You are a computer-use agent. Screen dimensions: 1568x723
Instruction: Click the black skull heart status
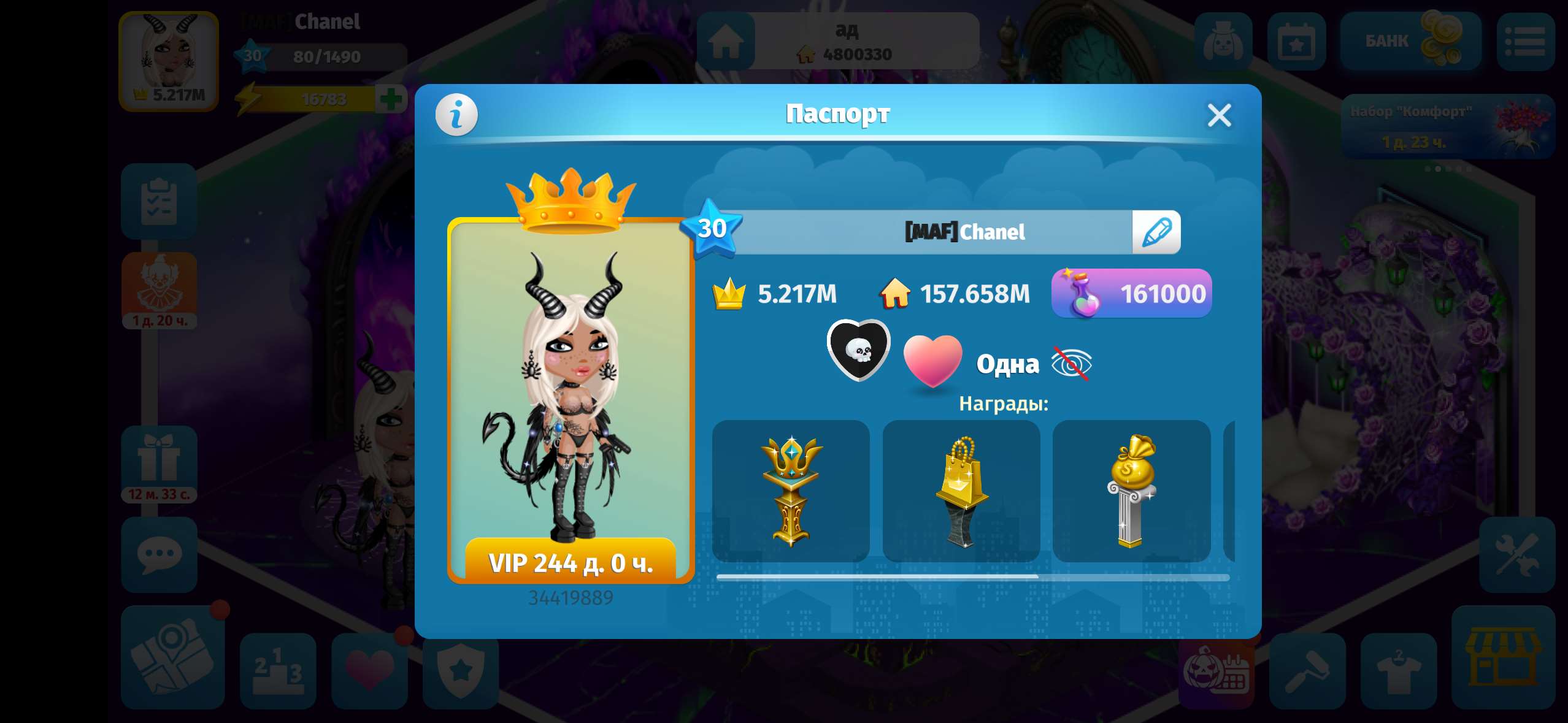point(858,350)
